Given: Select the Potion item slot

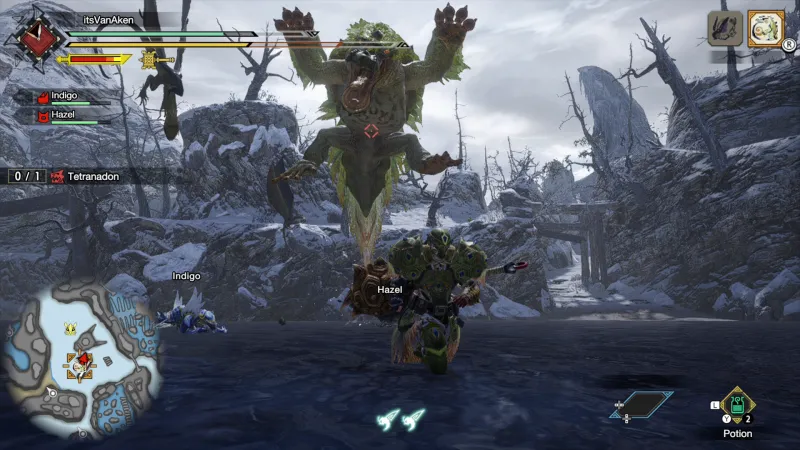Looking at the screenshot, I should coord(737,405).
